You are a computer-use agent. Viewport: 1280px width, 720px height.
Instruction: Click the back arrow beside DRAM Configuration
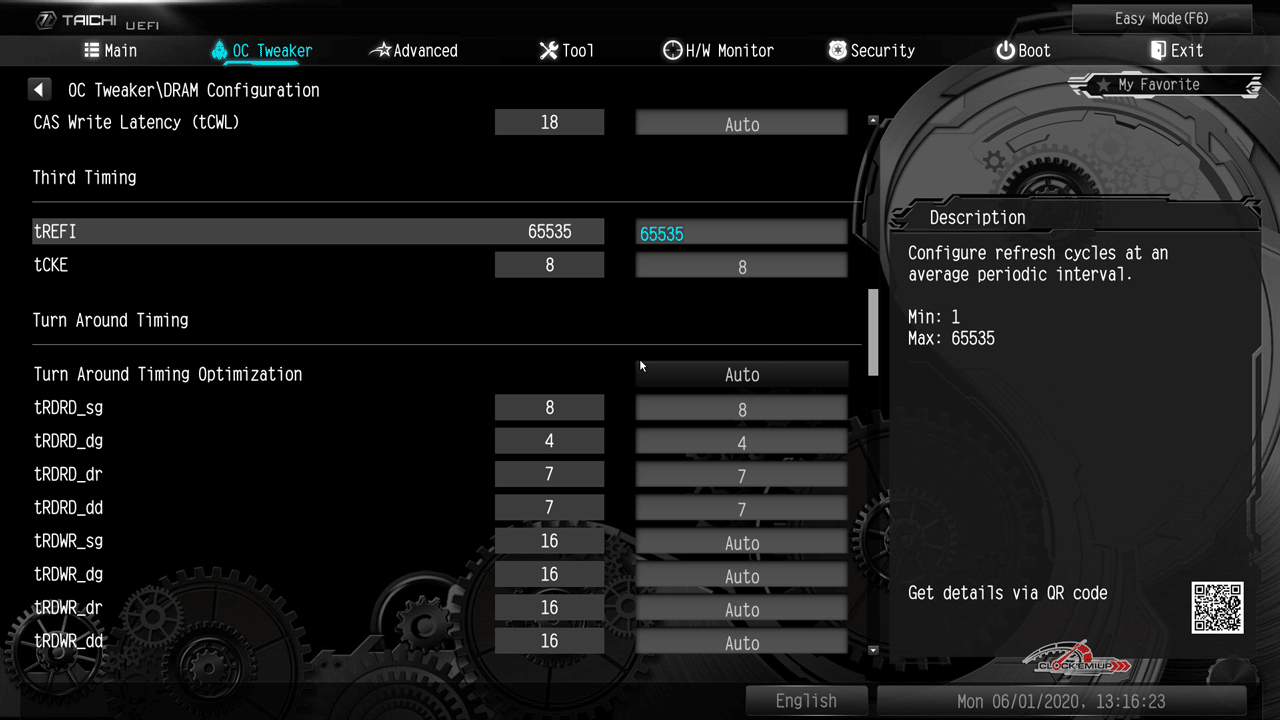click(x=39, y=90)
